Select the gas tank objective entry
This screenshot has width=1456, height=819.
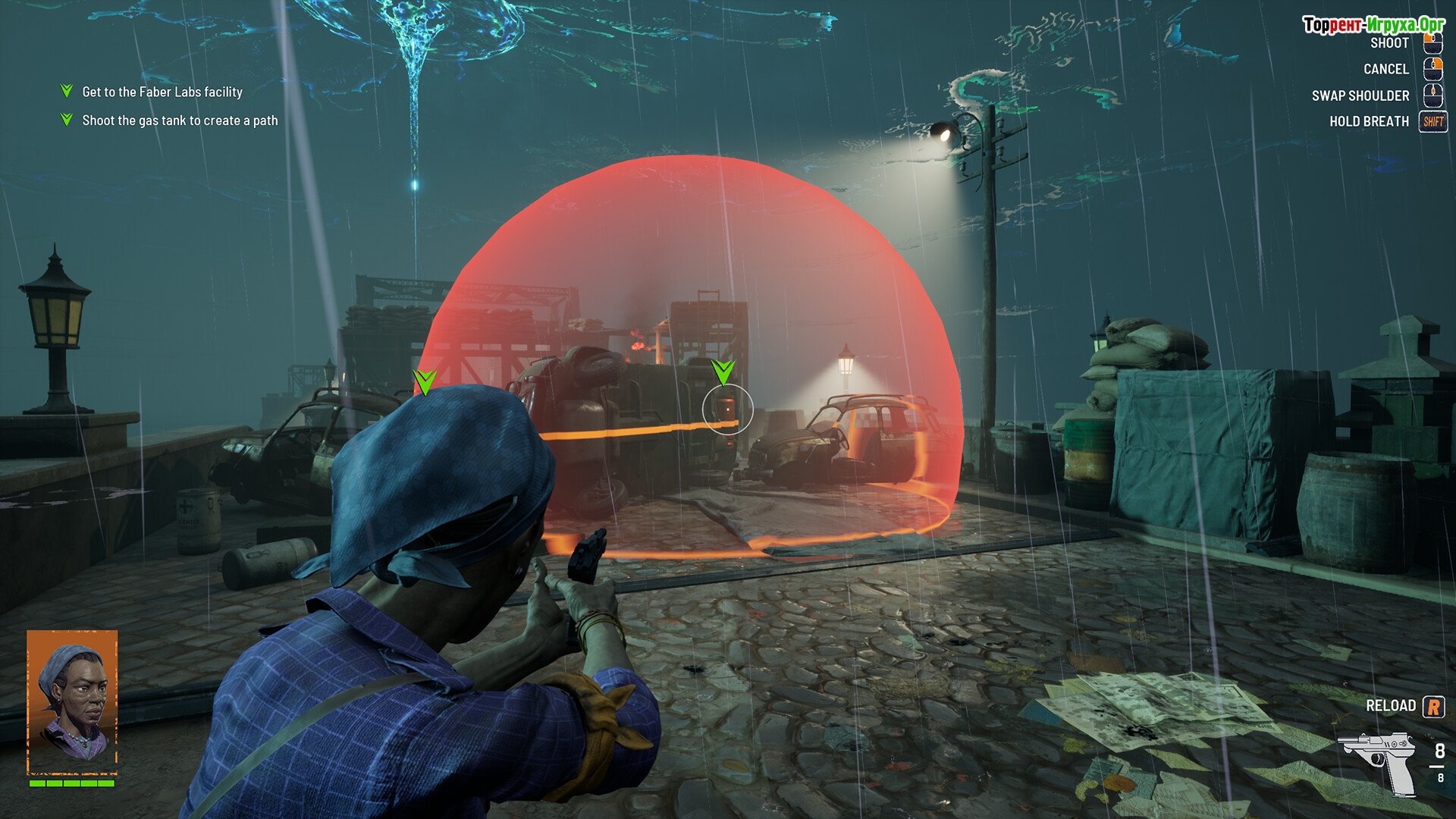[x=179, y=121]
